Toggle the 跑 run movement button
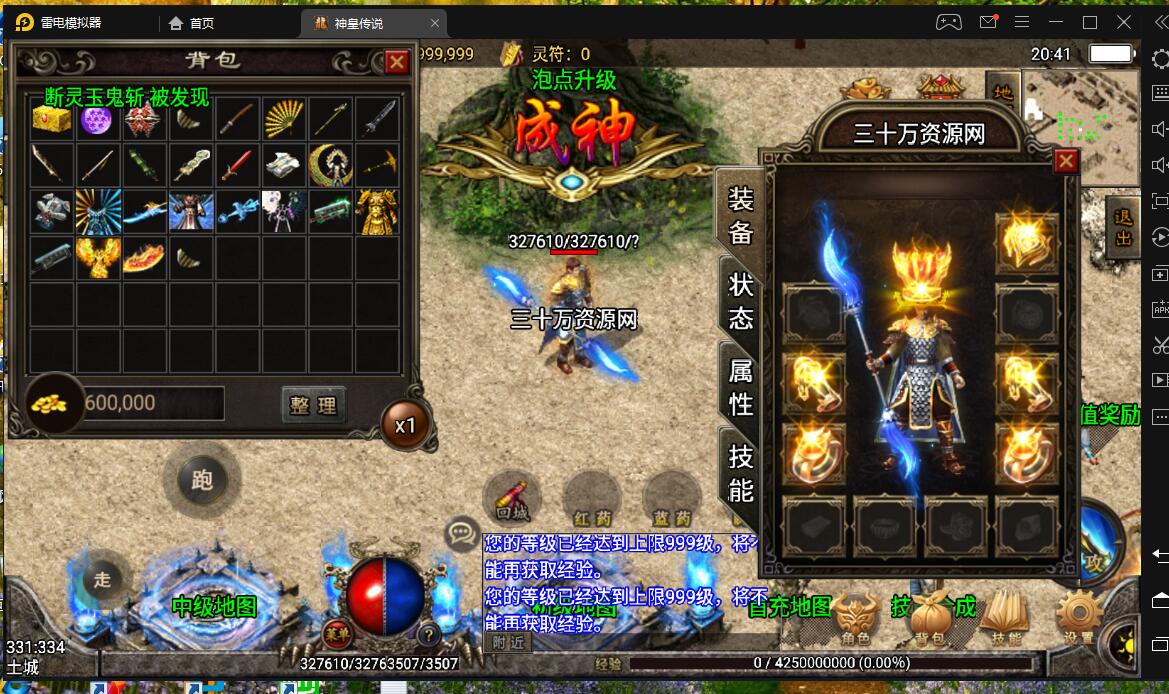 pos(202,480)
